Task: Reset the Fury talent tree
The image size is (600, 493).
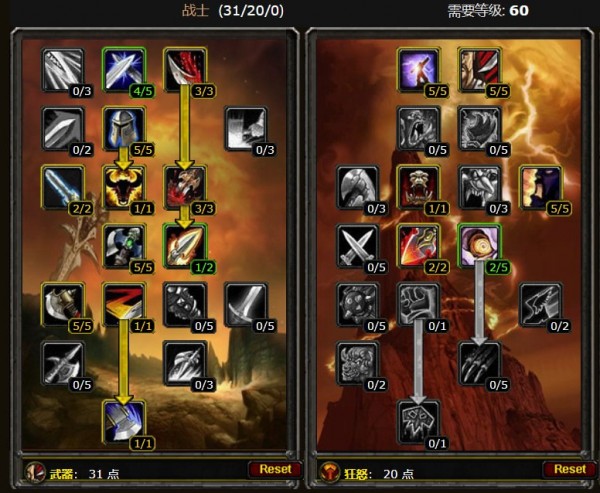Action: point(569,468)
